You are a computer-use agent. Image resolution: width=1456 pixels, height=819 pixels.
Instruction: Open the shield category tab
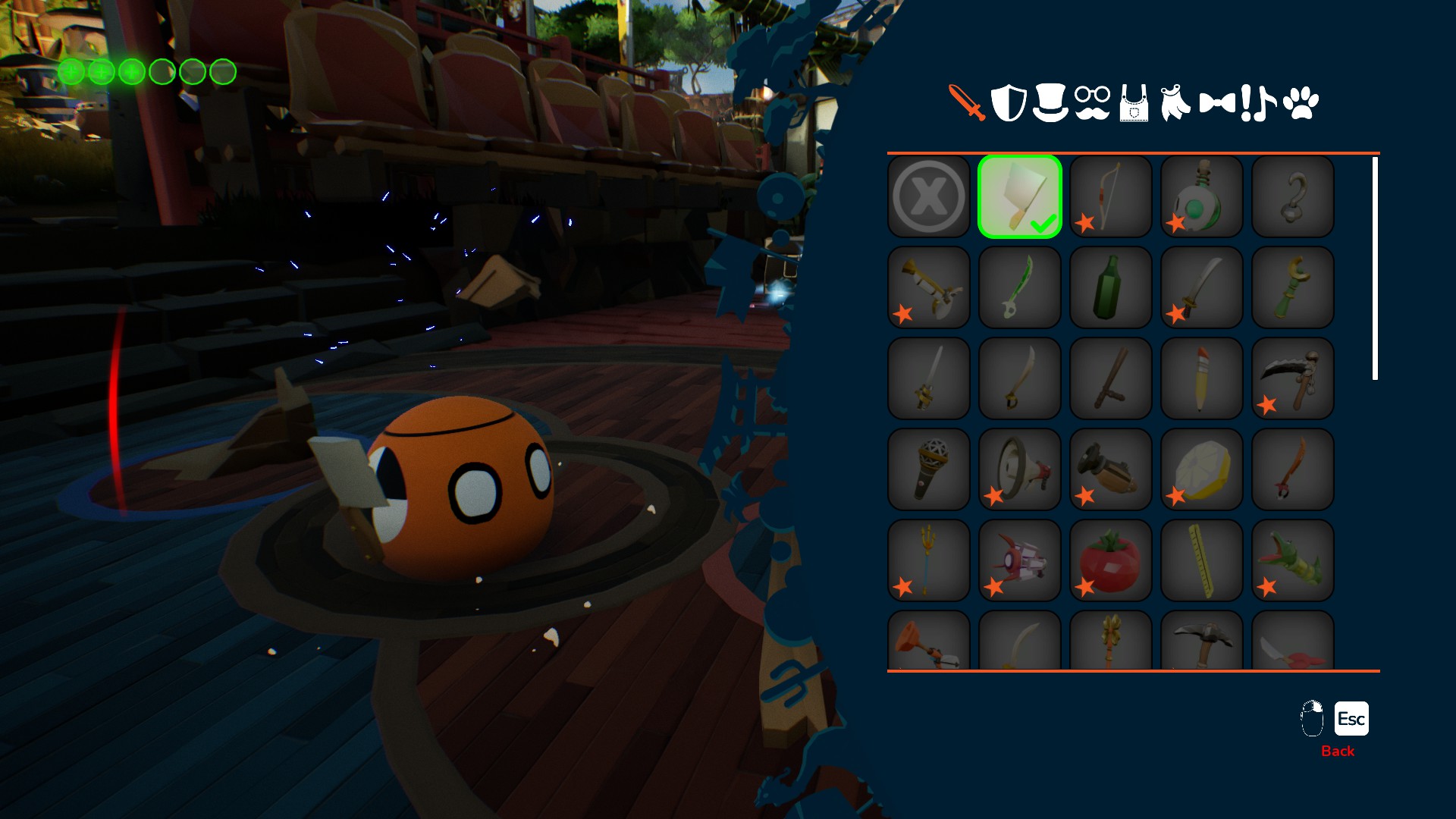(x=1009, y=102)
